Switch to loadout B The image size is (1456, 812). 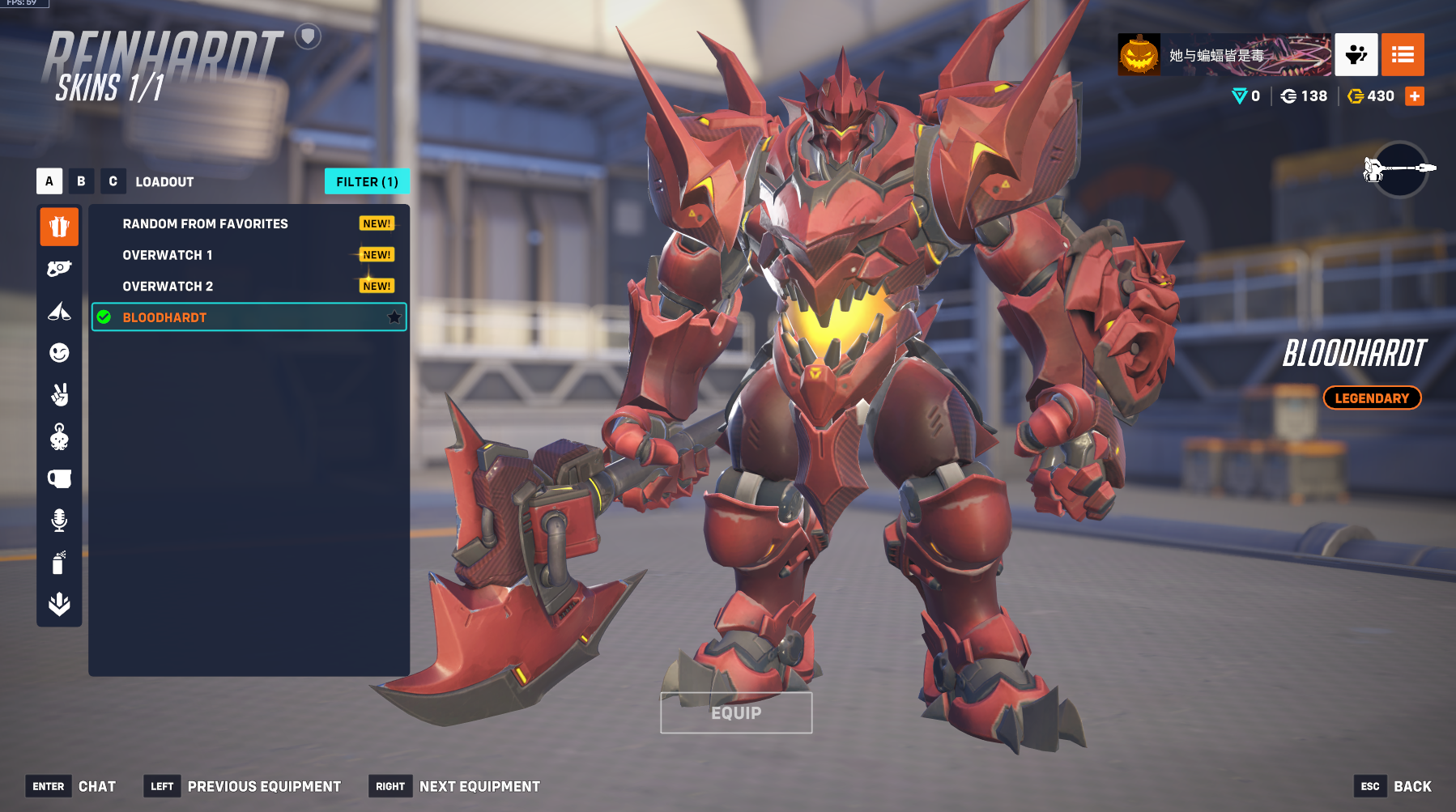(81, 181)
